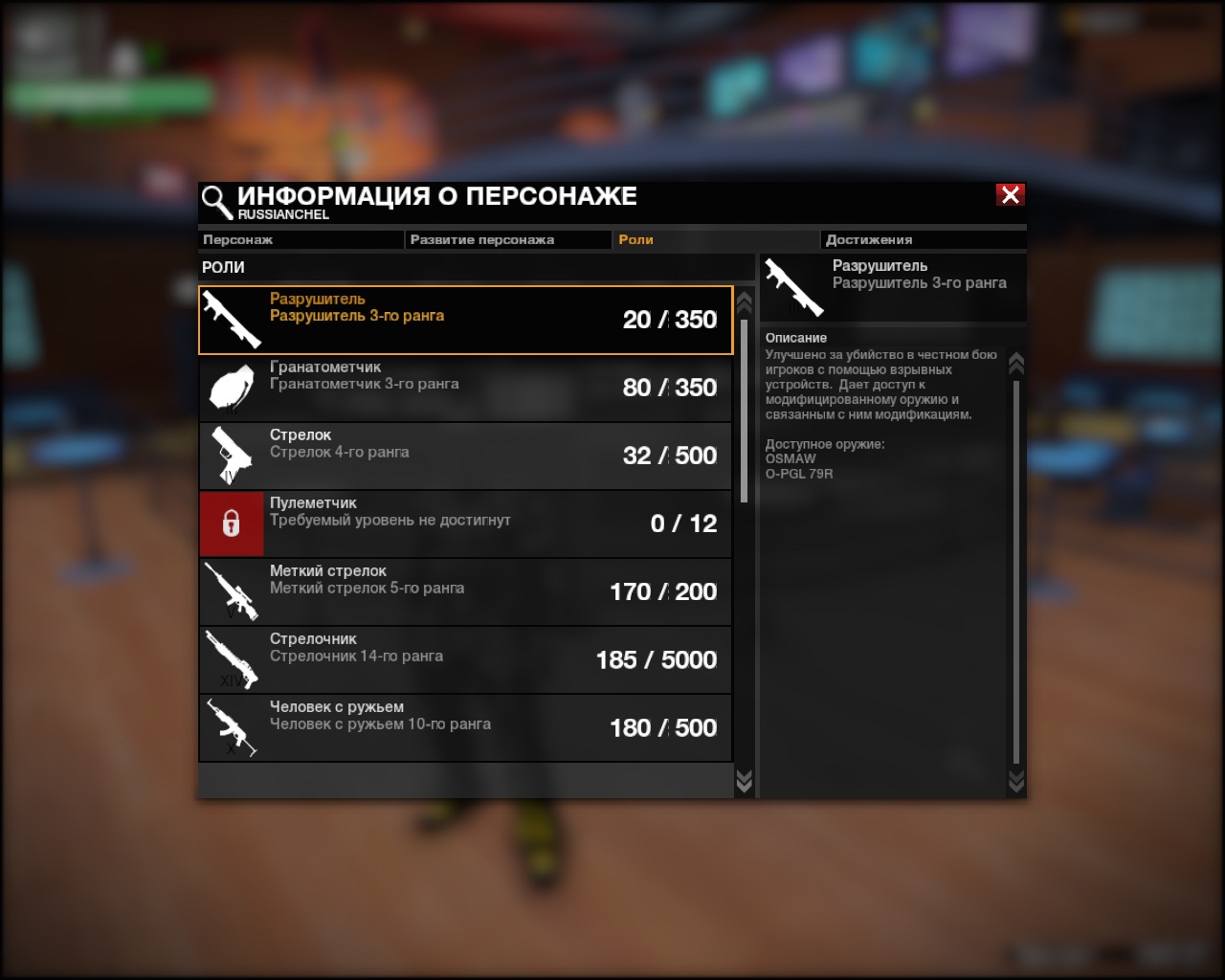
Task: Pick the Стрелок role entry
Action: point(465,456)
